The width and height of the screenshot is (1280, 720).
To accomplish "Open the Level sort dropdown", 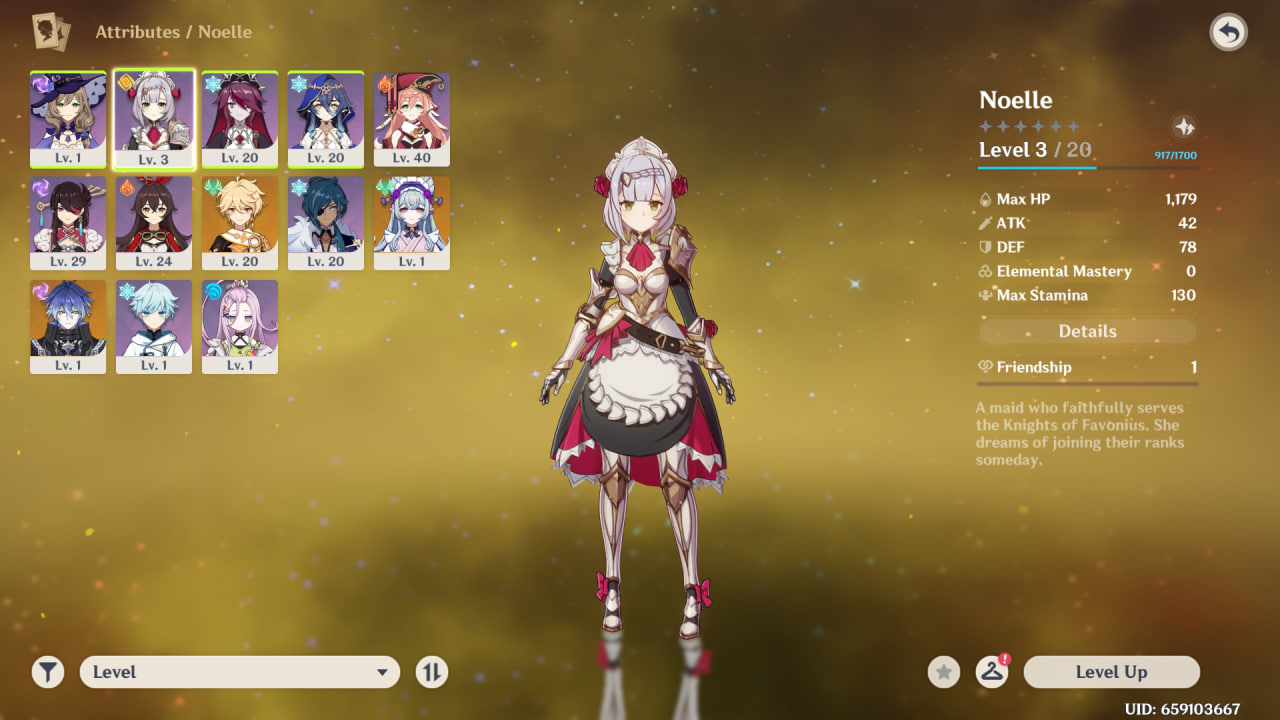I will coord(240,672).
